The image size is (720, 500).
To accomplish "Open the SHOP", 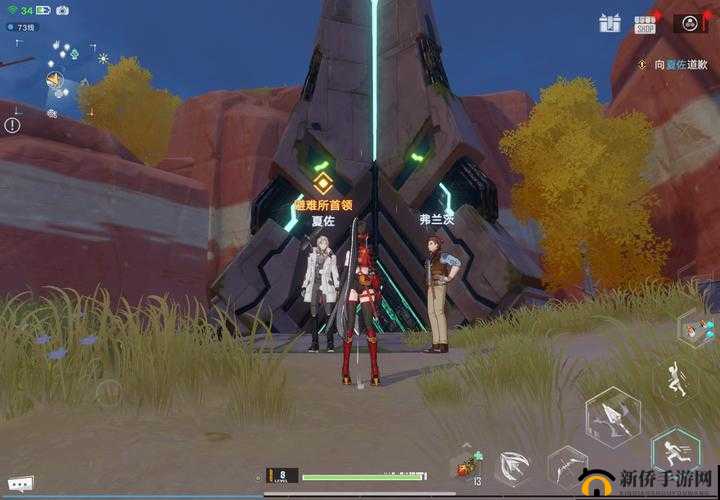I will click(x=645, y=23).
